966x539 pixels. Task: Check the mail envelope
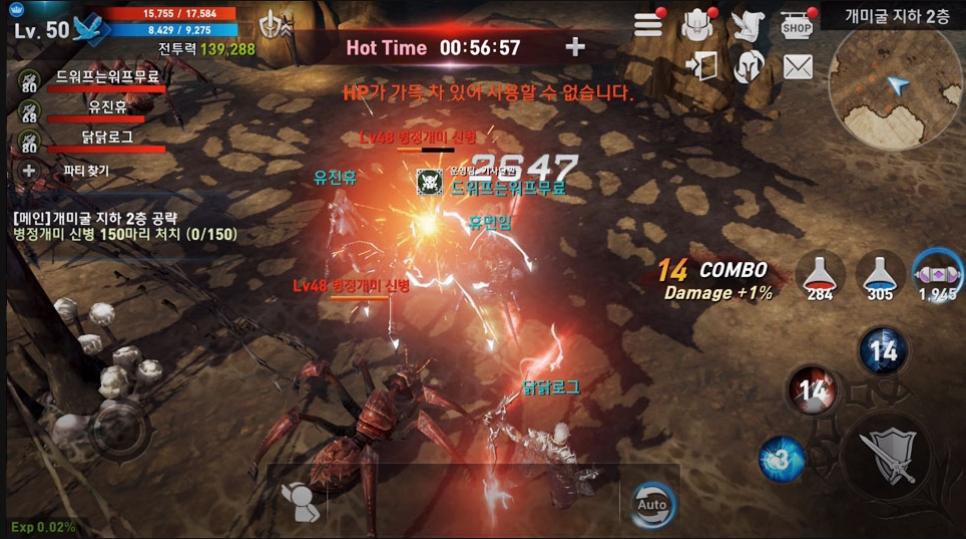(x=797, y=67)
